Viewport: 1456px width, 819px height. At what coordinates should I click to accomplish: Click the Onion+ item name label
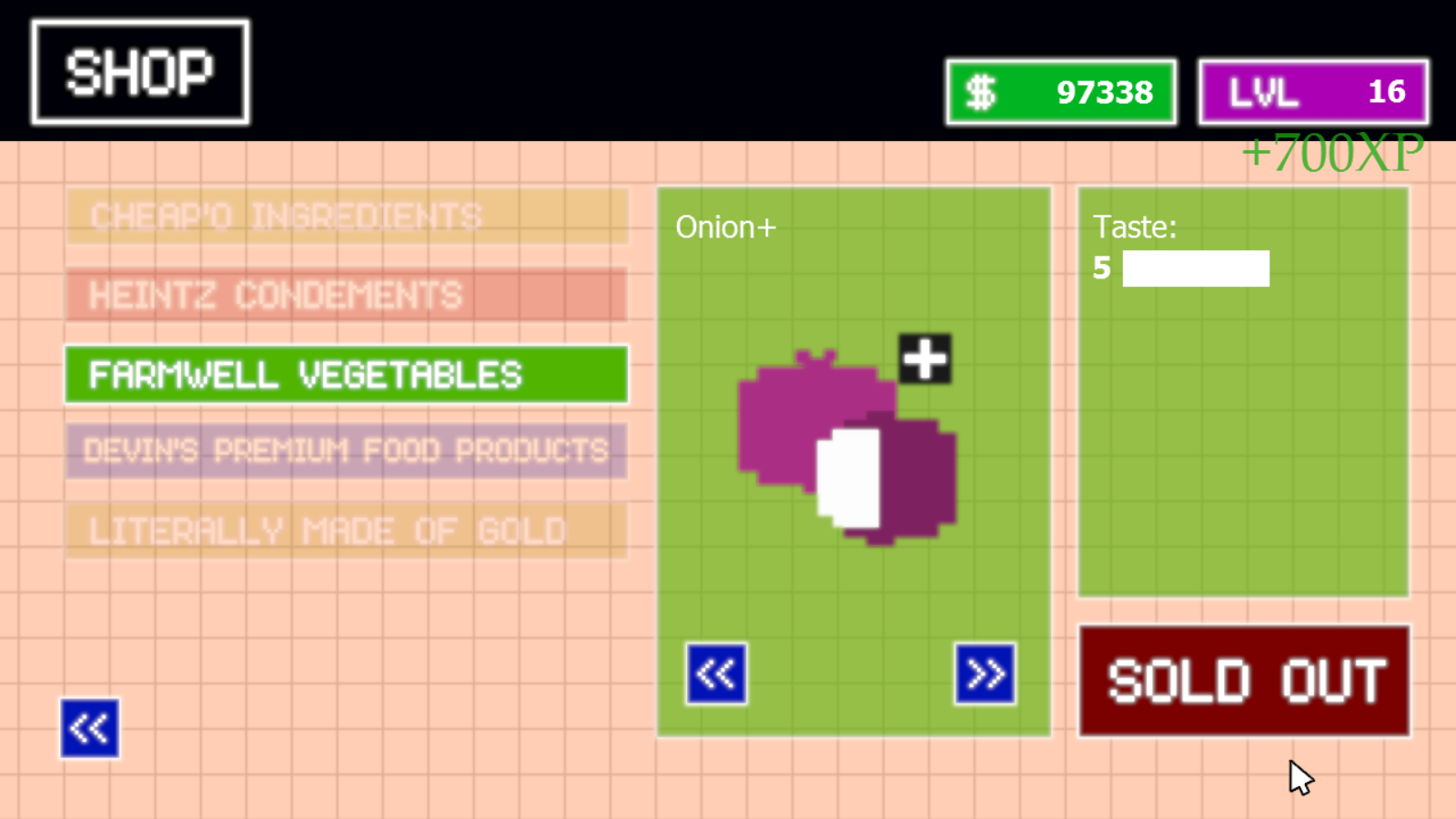click(725, 227)
